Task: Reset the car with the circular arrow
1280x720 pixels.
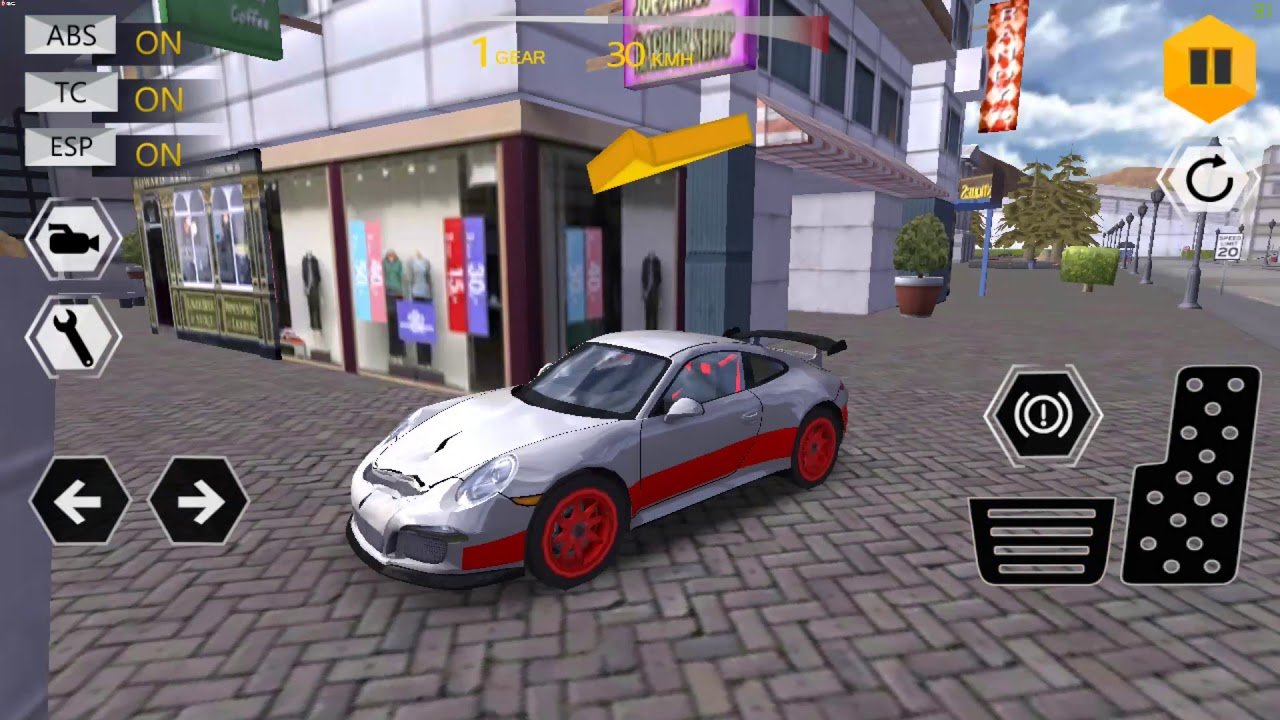Action: [1208, 181]
